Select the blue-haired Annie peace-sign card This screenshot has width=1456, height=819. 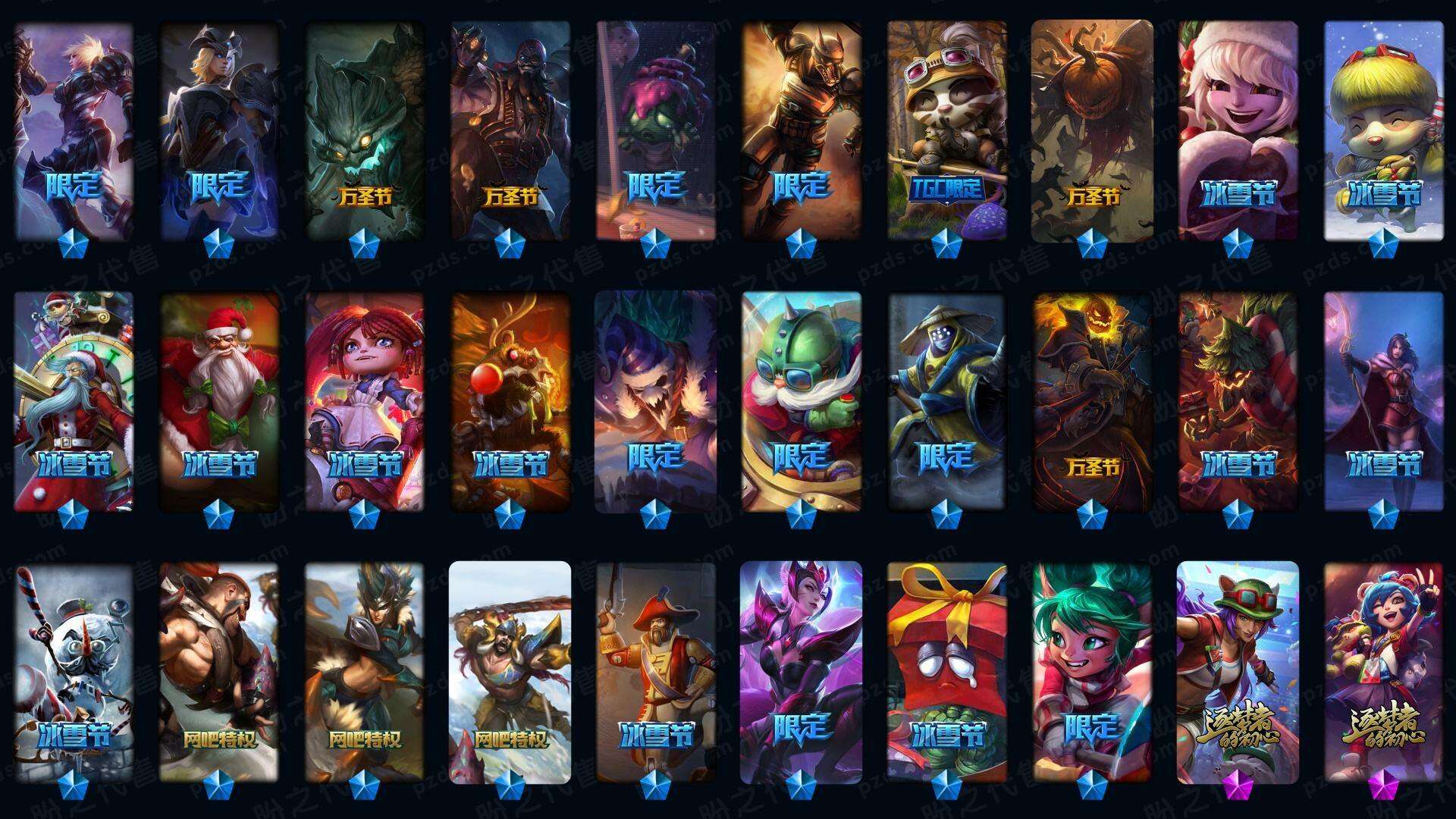pyautogui.click(x=1383, y=673)
